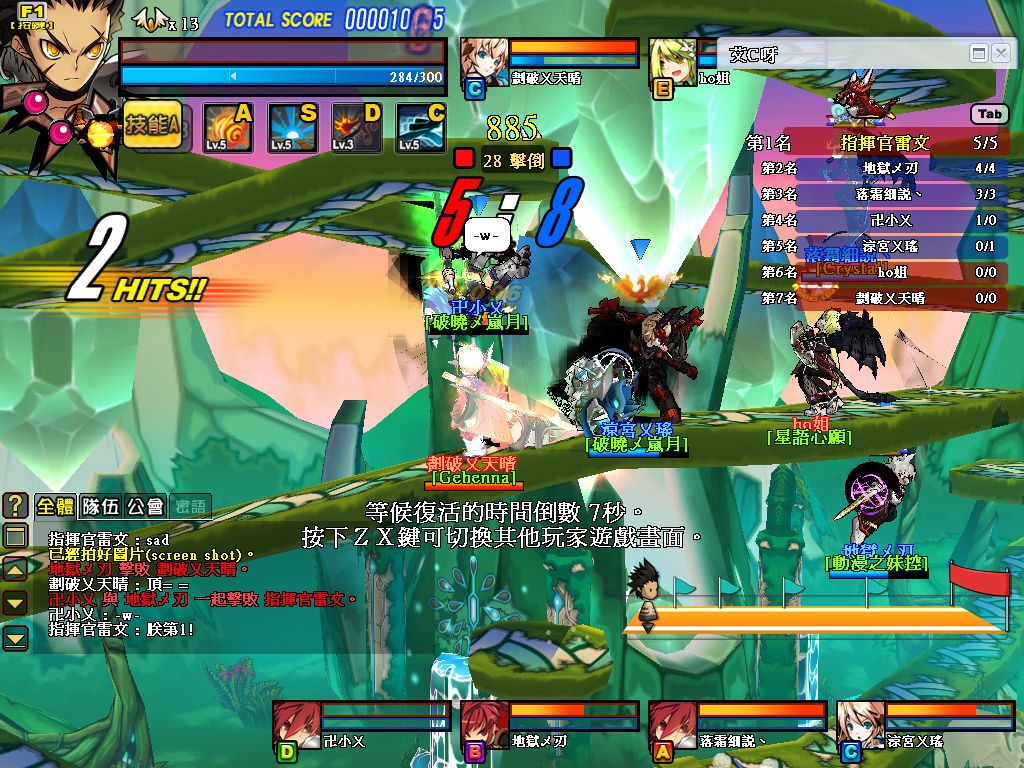The image size is (1024, 768).
Task: Select 指揮官雷文 in the ranking list
Action: [x=879, y=144]
